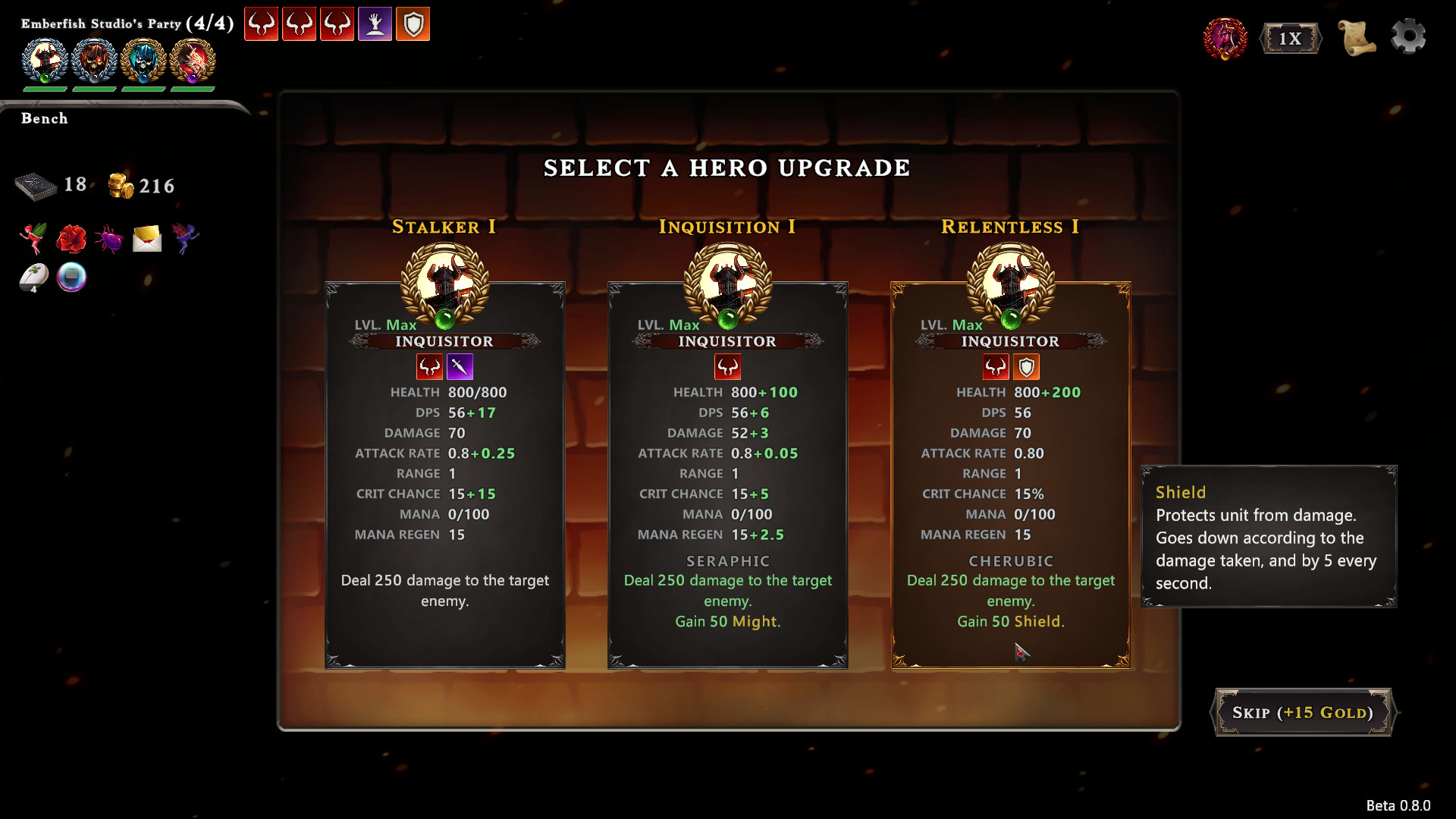
Task: Select the blue skull hero portrait
Action: pyautogui.click(x=143, y=61)
